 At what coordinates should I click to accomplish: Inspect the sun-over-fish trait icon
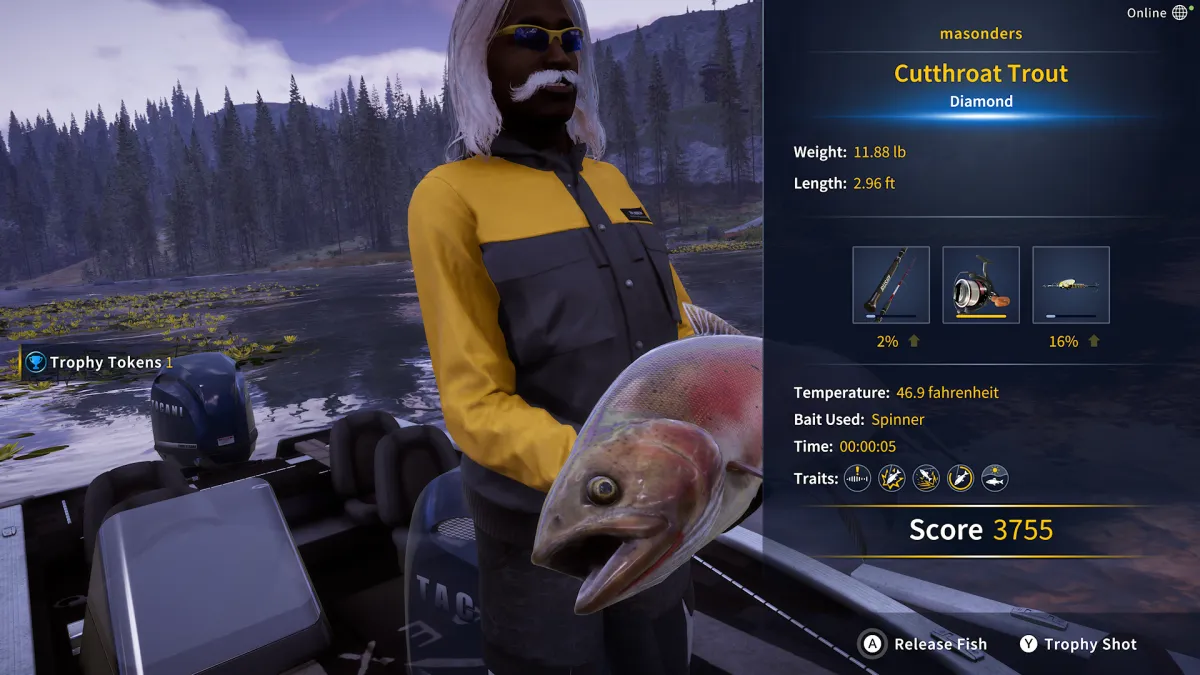pos(994,478)
